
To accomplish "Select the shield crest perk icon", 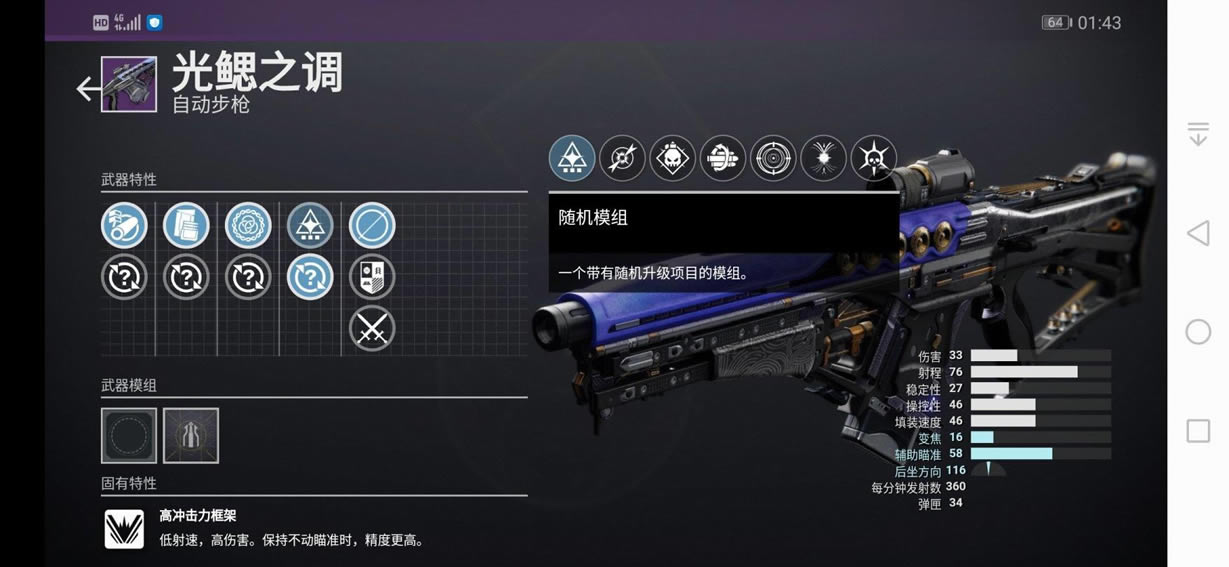I will point(372,277).
